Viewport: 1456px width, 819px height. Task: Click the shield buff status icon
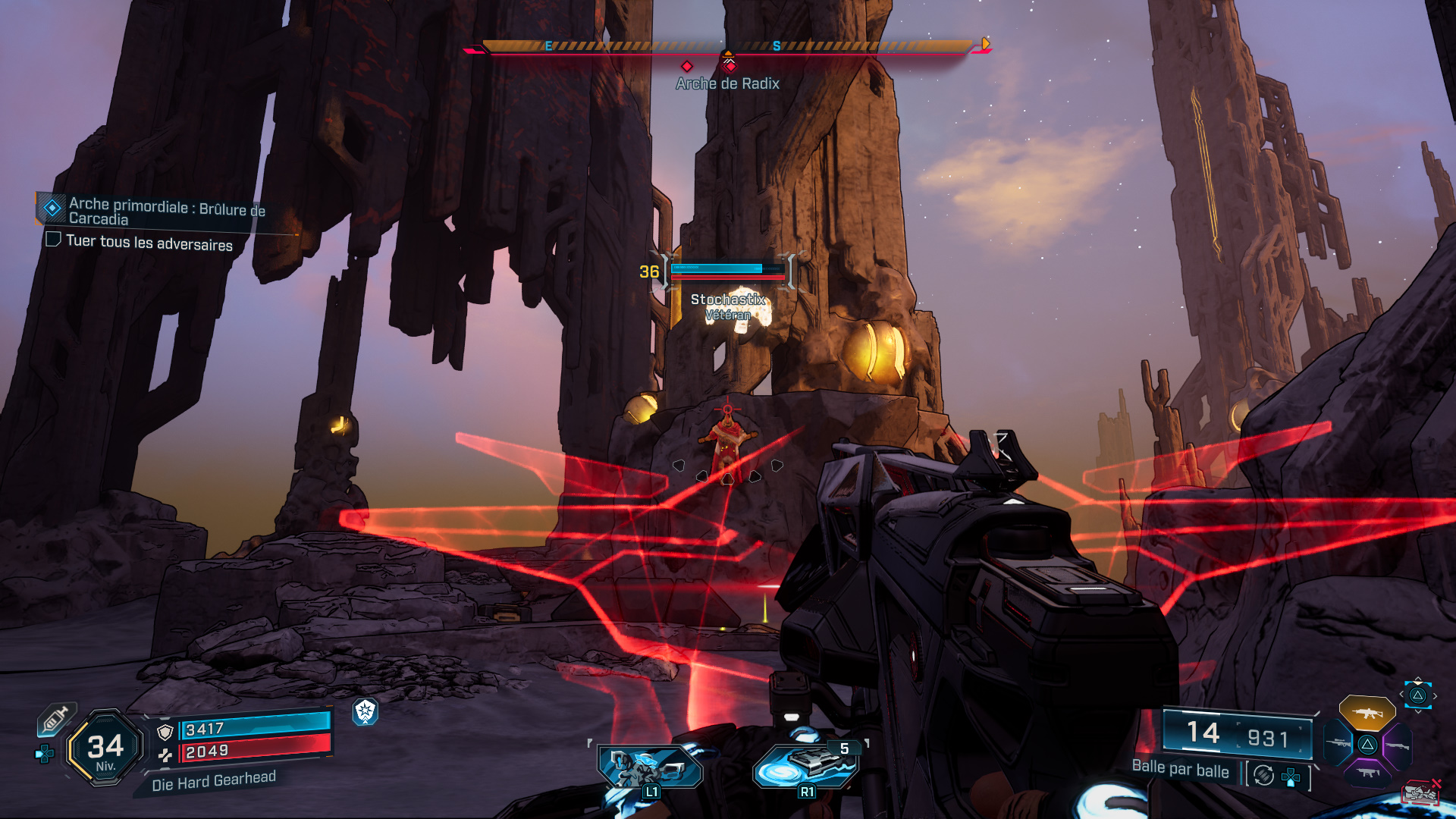click(x=366, y=711)
